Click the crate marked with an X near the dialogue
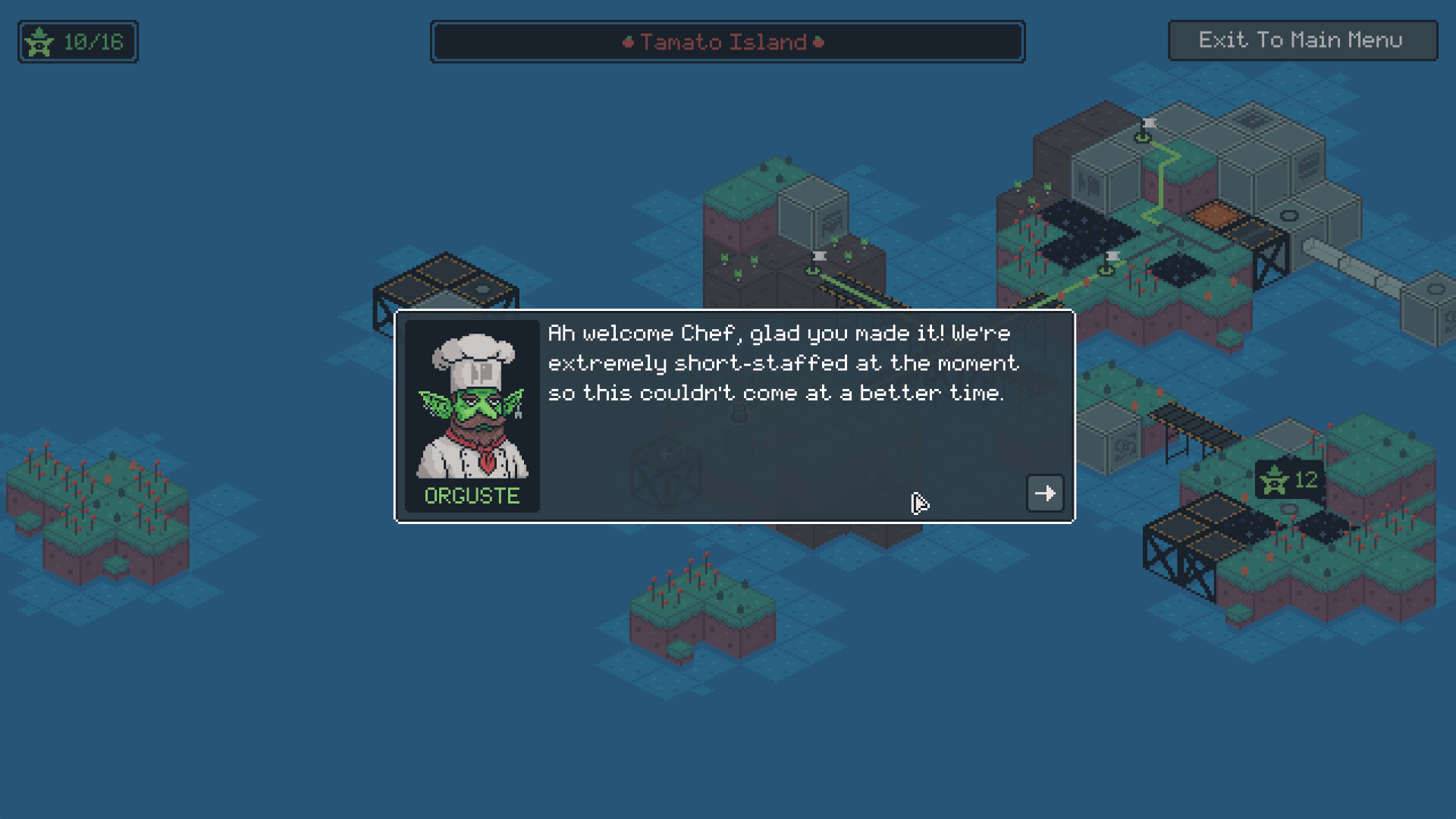1456x819 pixels. pyautogui.click(x=664, y=474)
